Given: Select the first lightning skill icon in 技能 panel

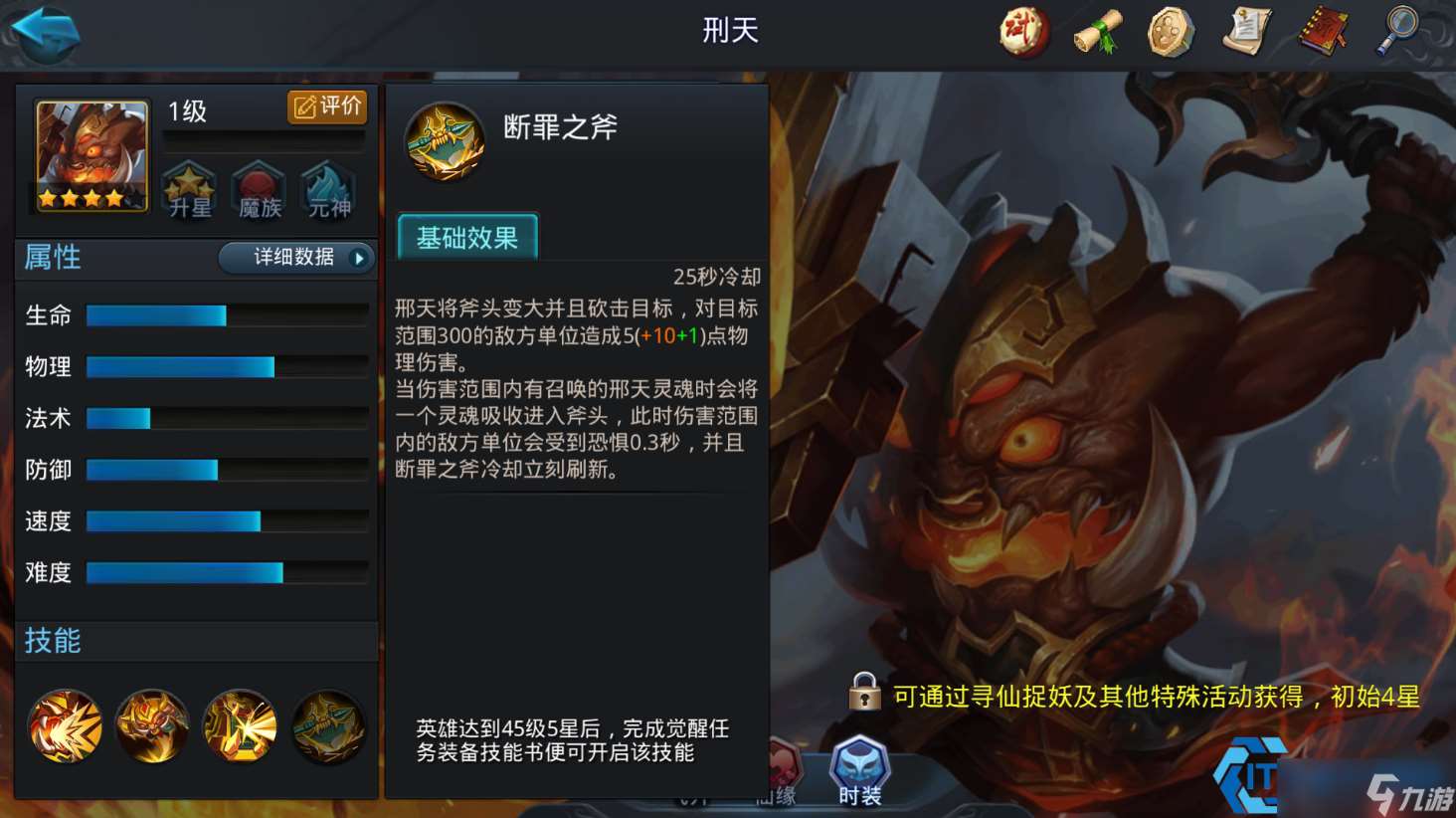Looking at the screenshot, I should point(65,727).
